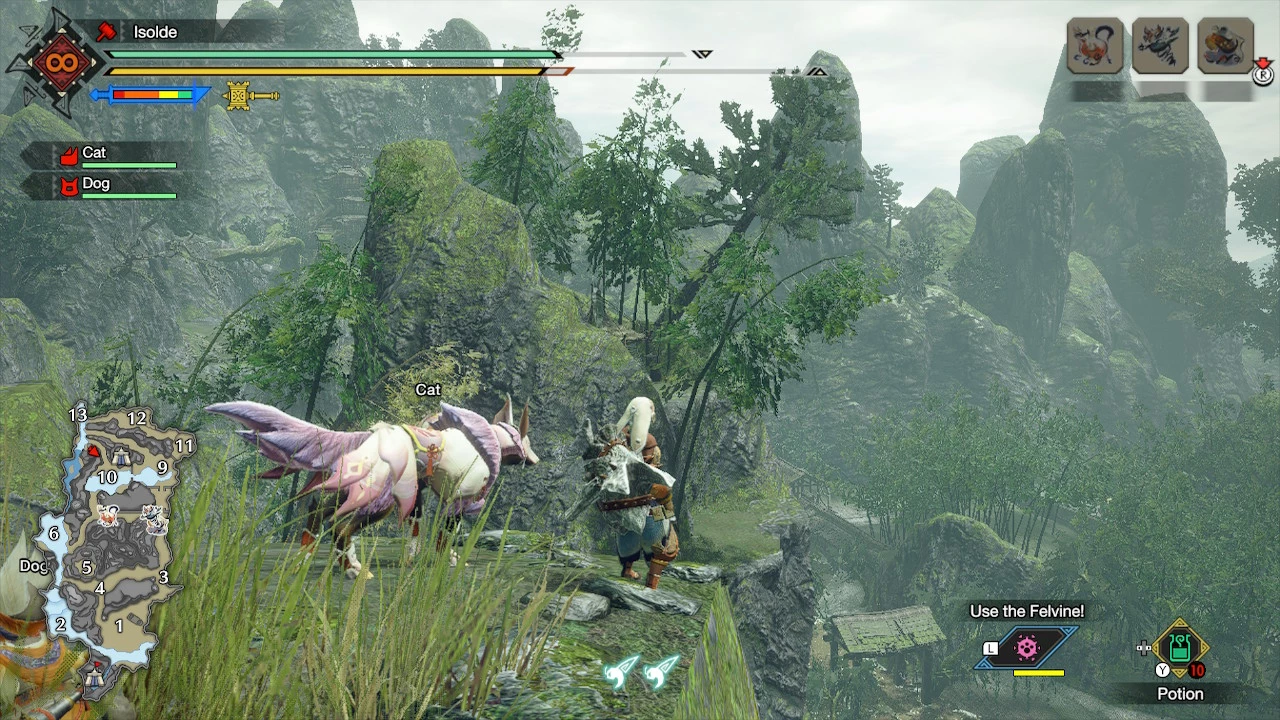Click the red hammer weapon icon beside Isolde

[106, 32]
